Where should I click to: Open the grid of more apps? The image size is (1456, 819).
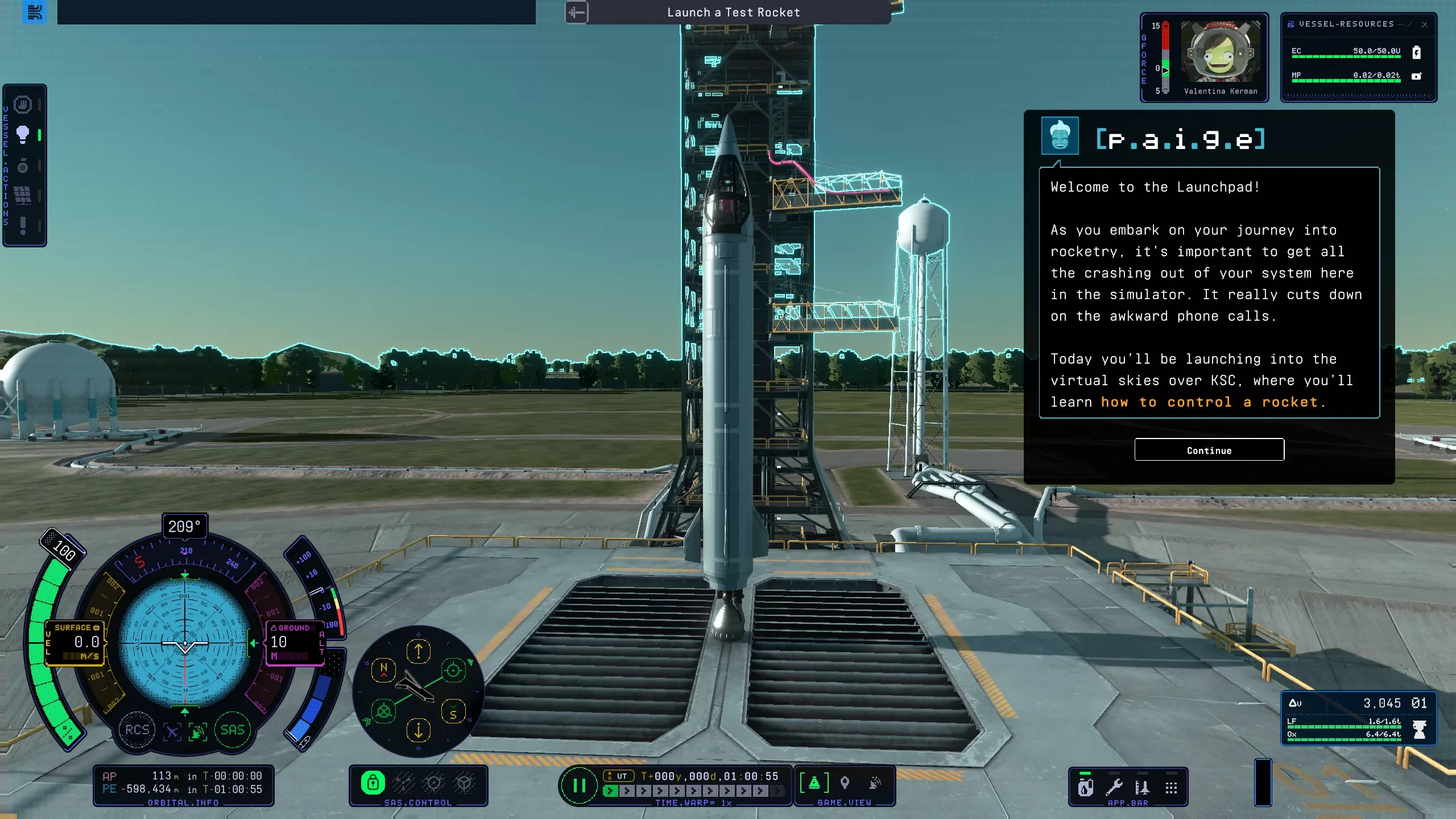click(x=1171, y=788)
